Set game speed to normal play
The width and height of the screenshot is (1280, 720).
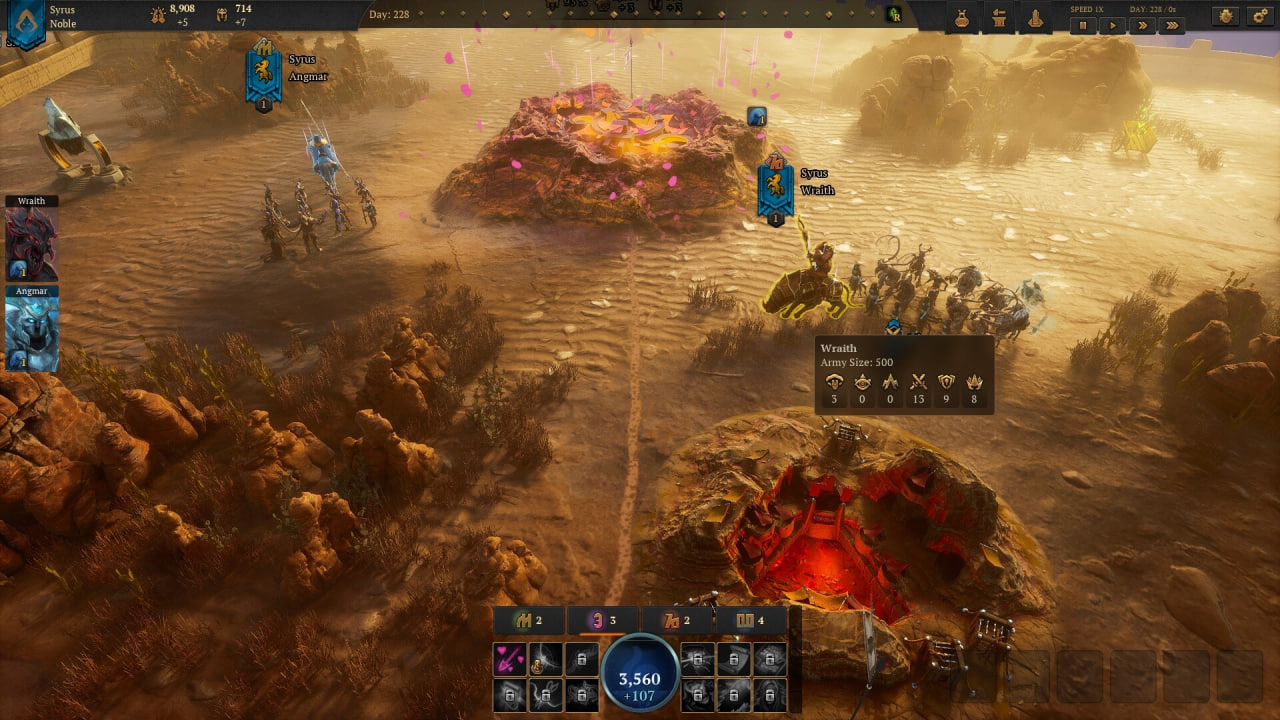click(x=1112, y=26)
